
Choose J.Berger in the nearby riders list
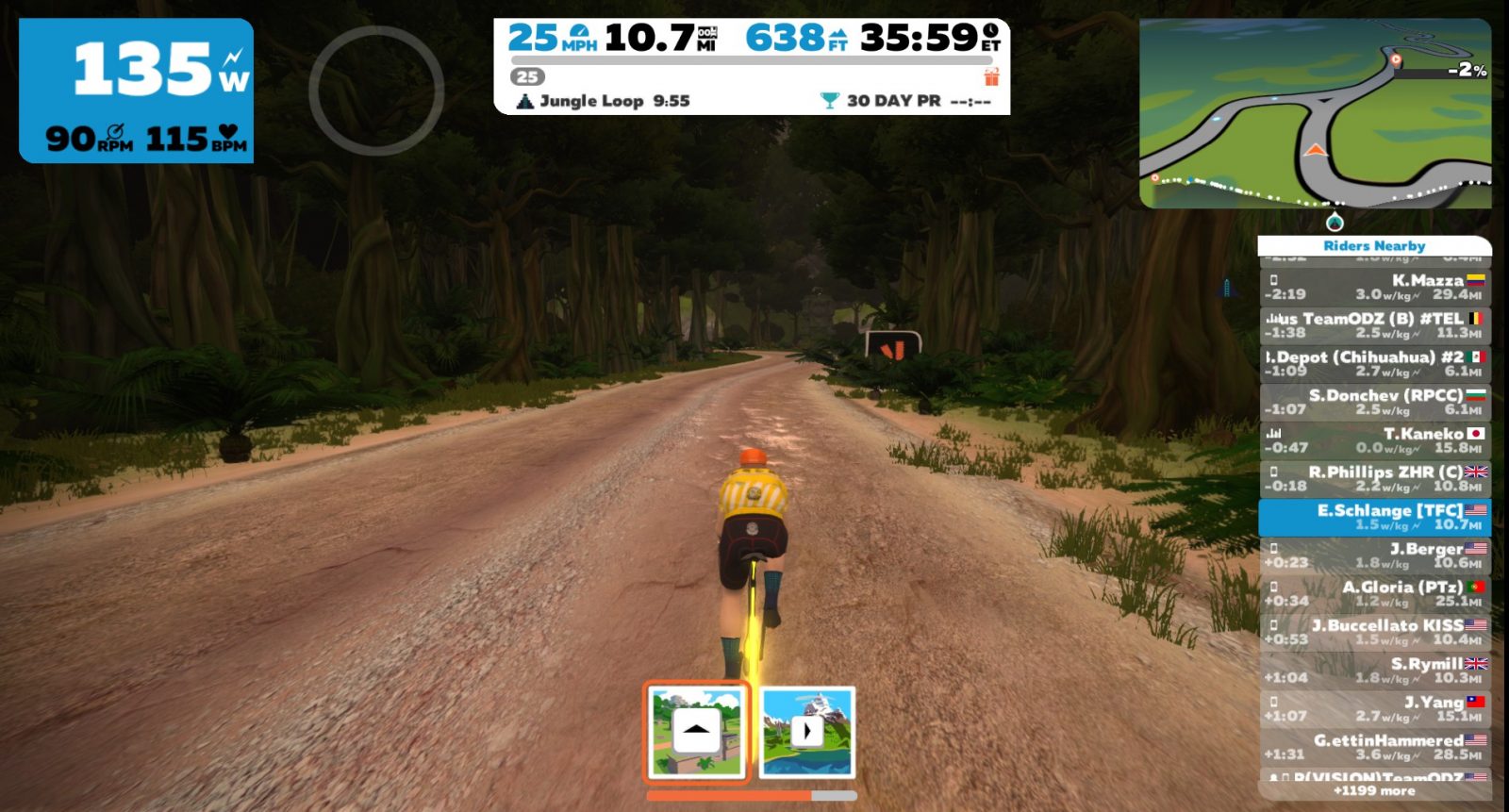click(x=1374, y=555)
